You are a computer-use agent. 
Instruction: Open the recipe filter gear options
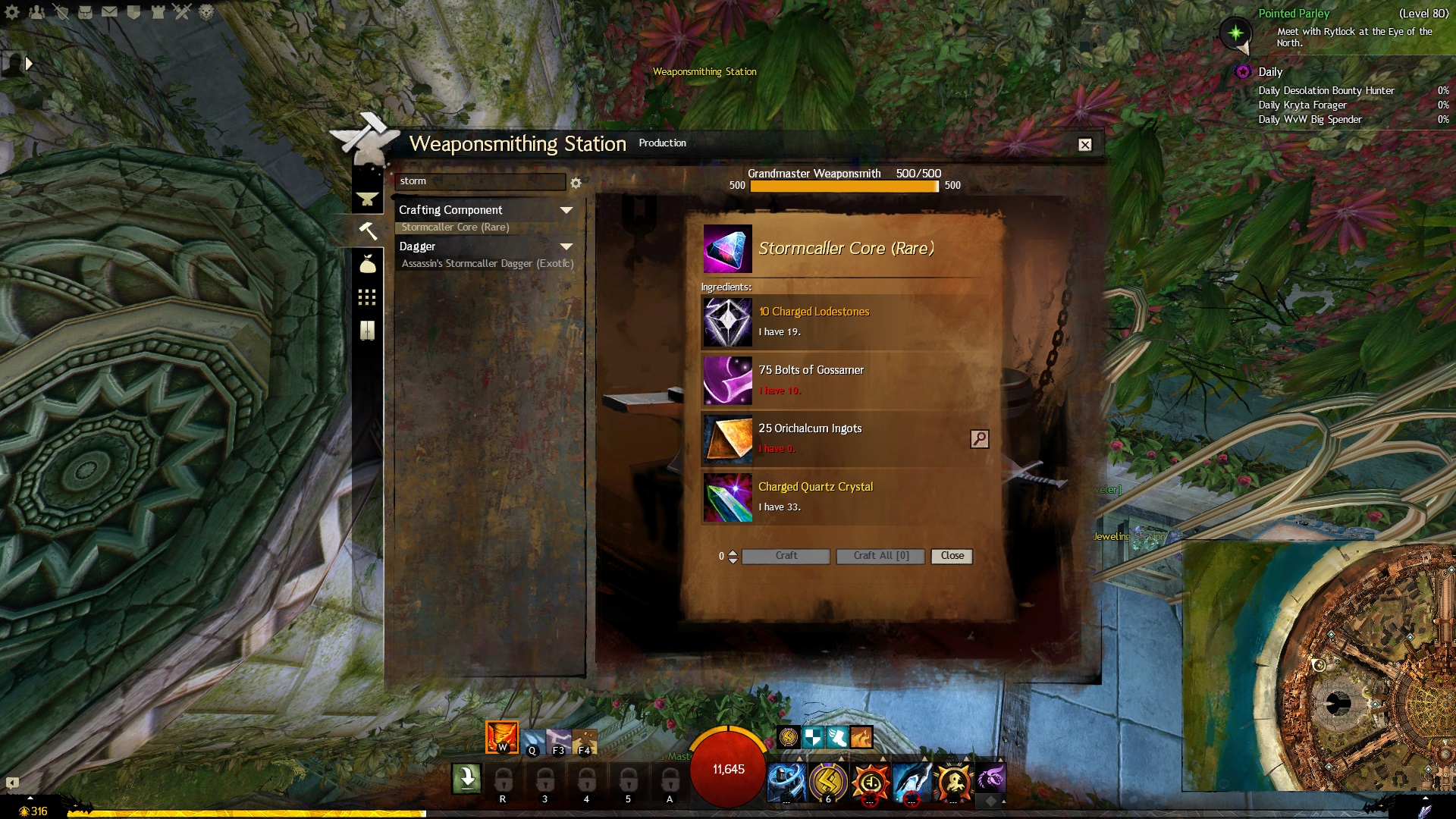[x=576, y=183]
